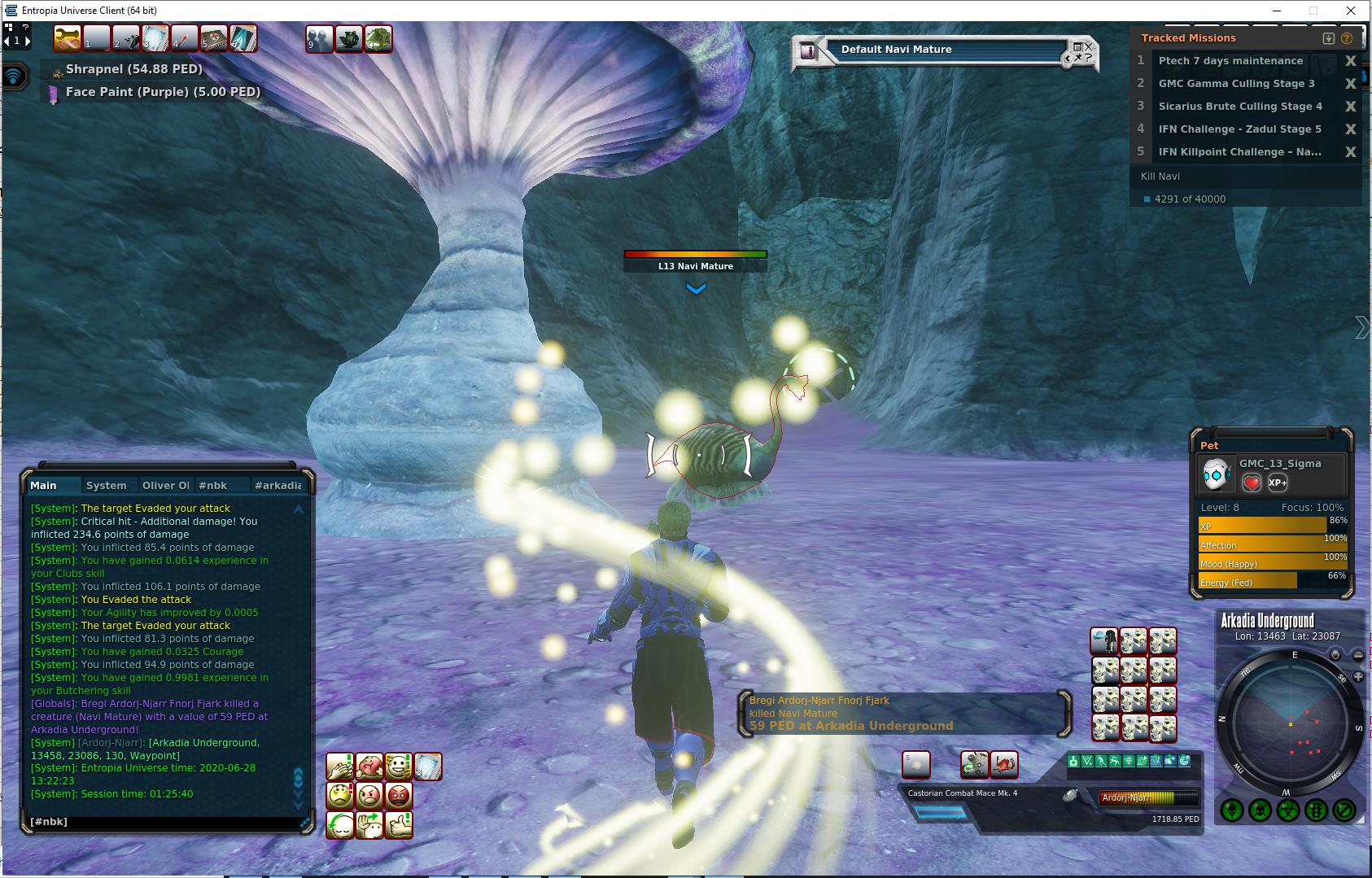Open the #arkadia chat channel tab
The image size is (1372, 878).
point(277,486)
